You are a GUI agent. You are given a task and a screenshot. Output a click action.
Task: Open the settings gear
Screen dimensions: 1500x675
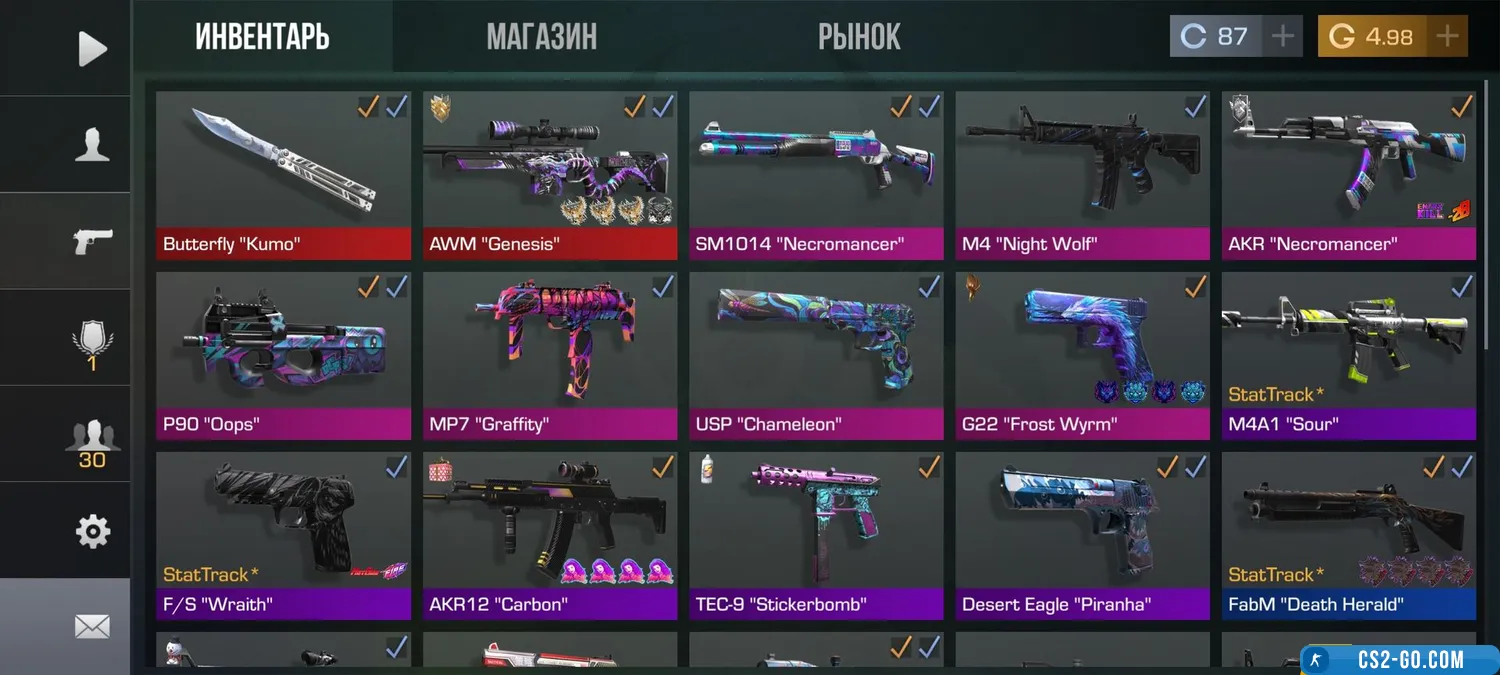click(92, 531)
